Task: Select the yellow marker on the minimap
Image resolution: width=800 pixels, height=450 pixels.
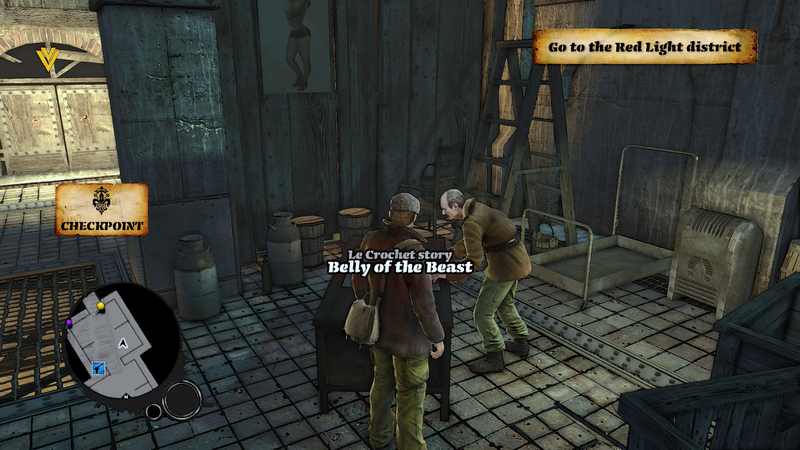Action: 100,305
